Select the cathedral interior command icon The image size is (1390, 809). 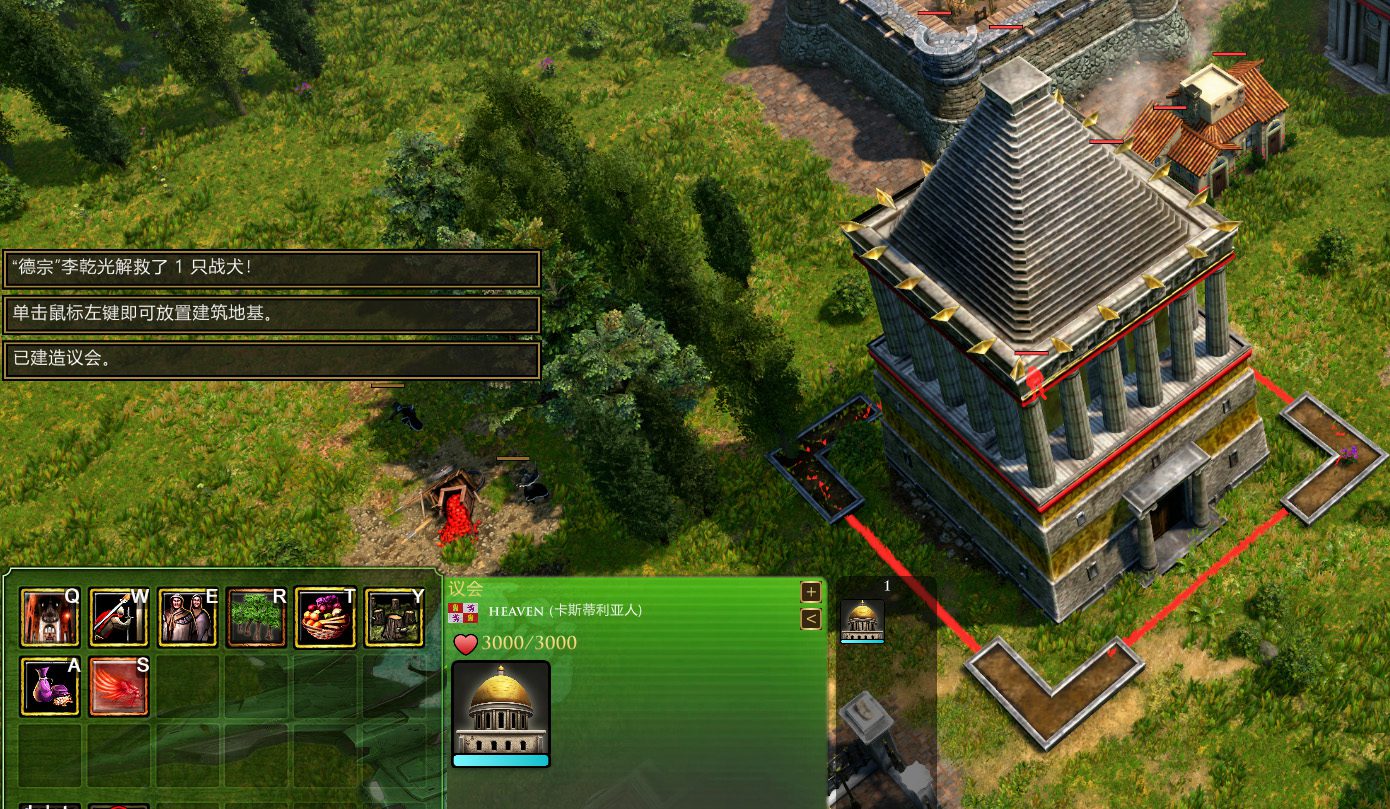click(50, 618)
